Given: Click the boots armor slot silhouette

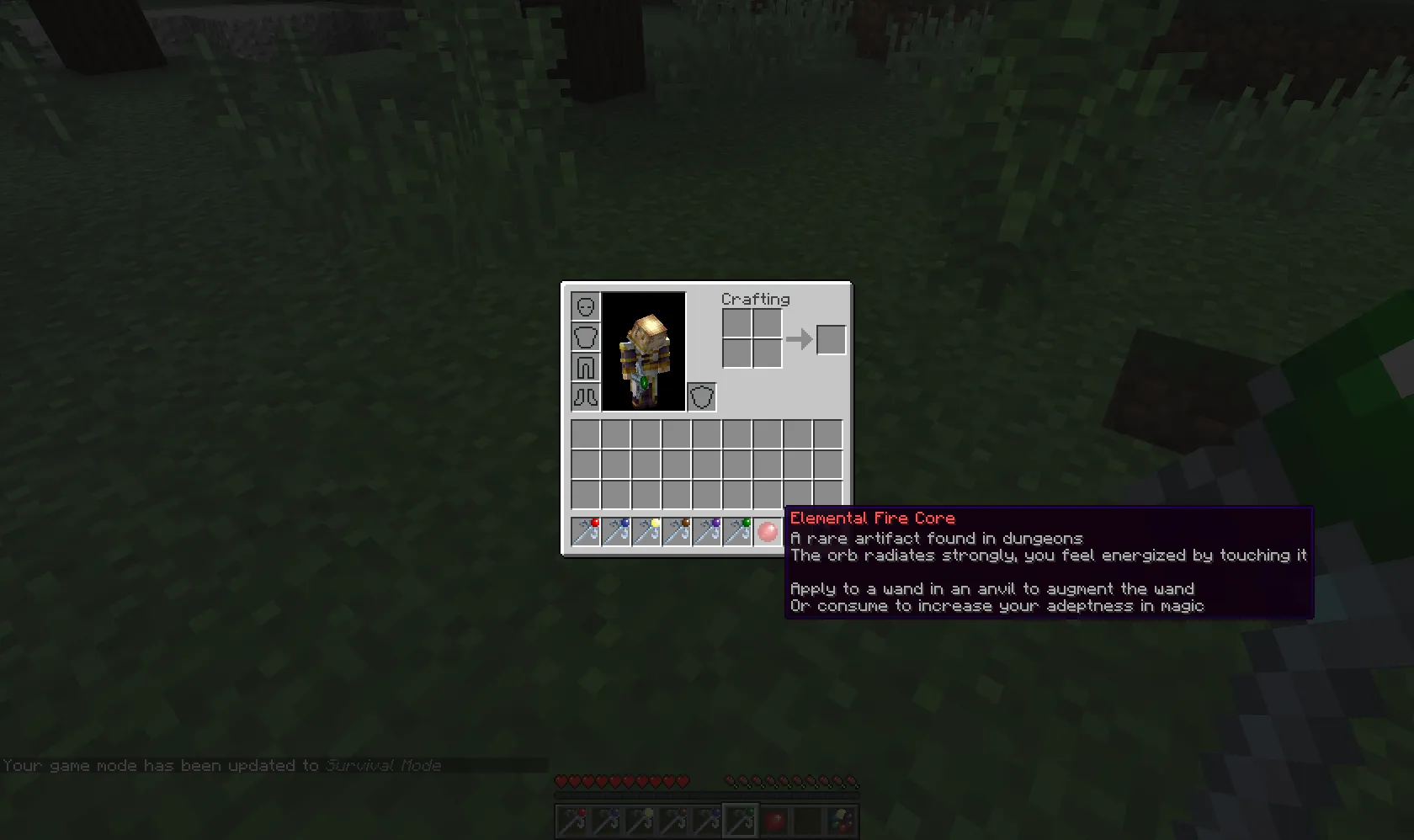Looking at the screenshot, I should point(584,396).
